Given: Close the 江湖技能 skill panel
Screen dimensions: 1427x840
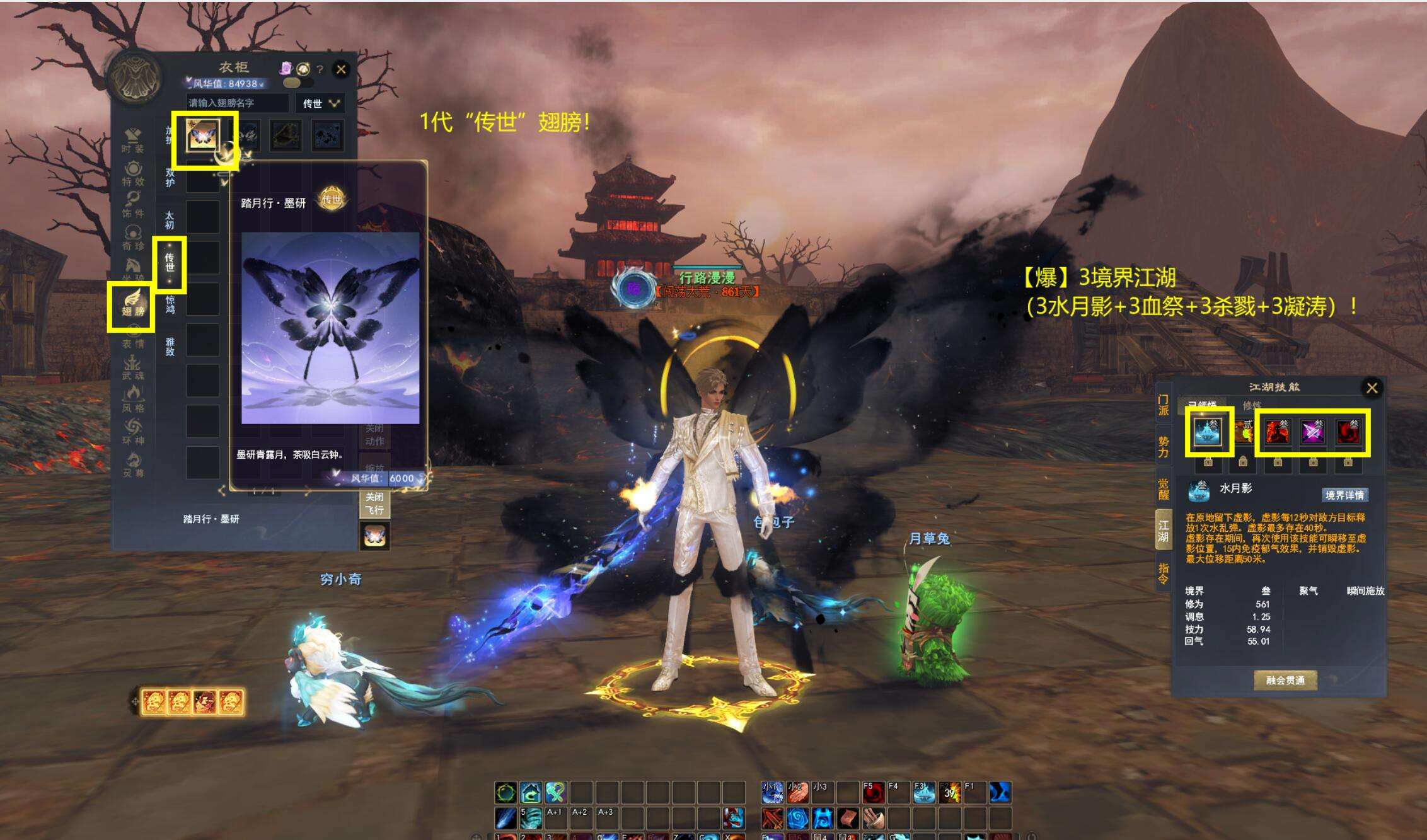Looking at the screenshot, I should tap(1372, 388).
